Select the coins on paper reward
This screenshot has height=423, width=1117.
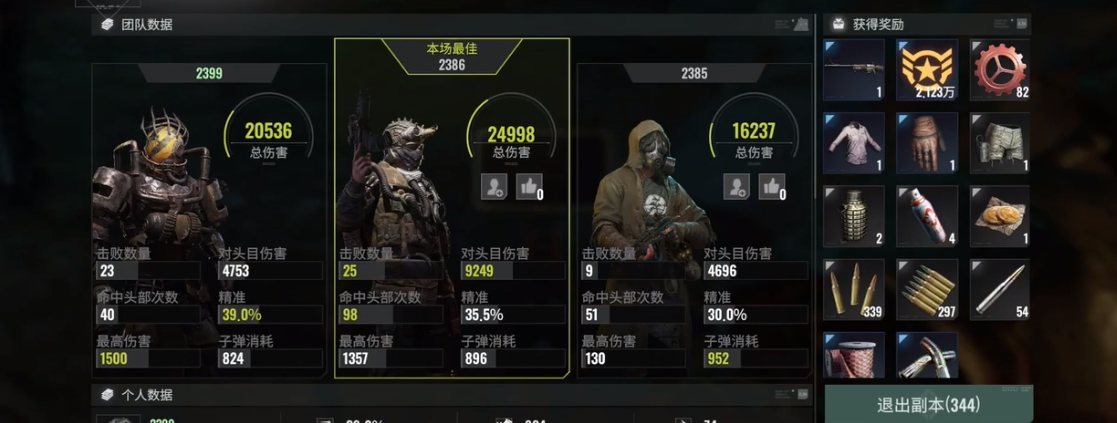[x=1000, y=216]
